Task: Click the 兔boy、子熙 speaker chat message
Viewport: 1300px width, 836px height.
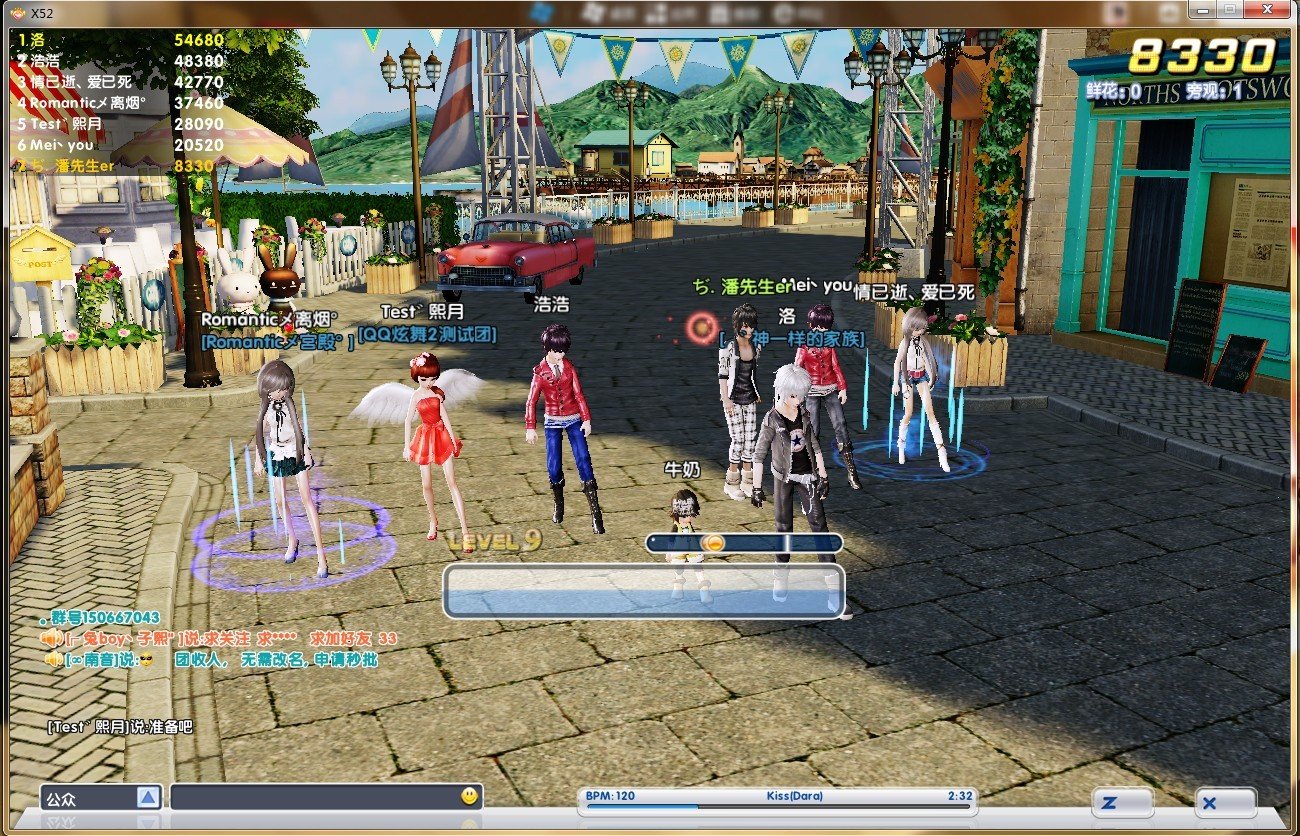Action: tap(220, 638)
